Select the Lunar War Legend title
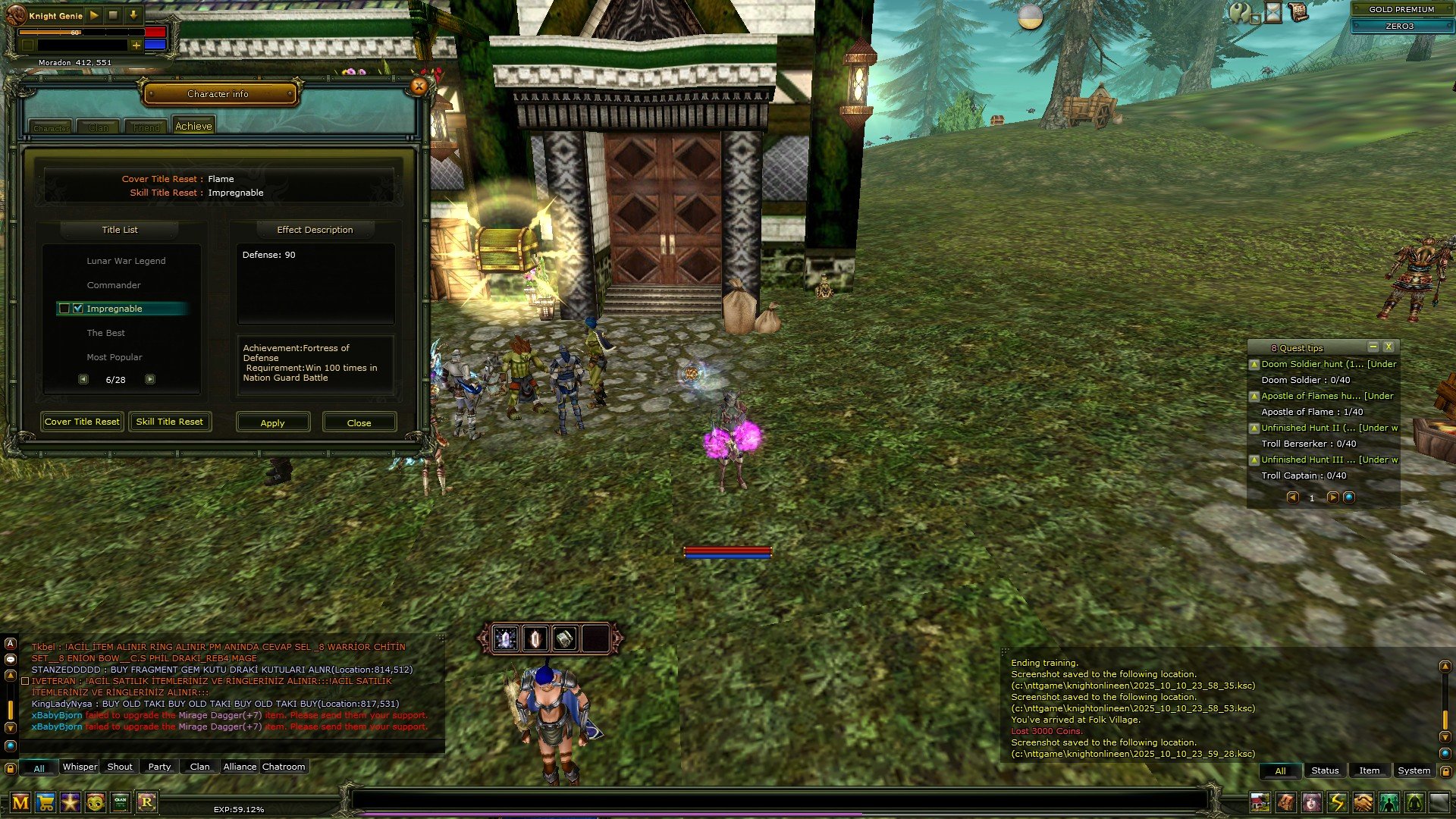The height and width of the screenshot is (819, 1456). (x=126, y=261)
